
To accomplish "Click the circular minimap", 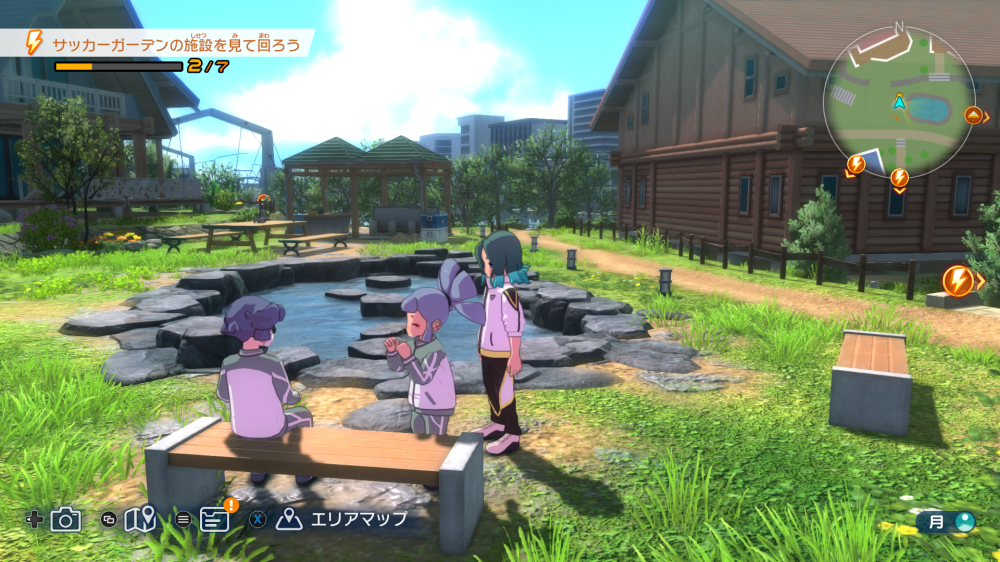I will pyautogui.click(x=898, y=101).
